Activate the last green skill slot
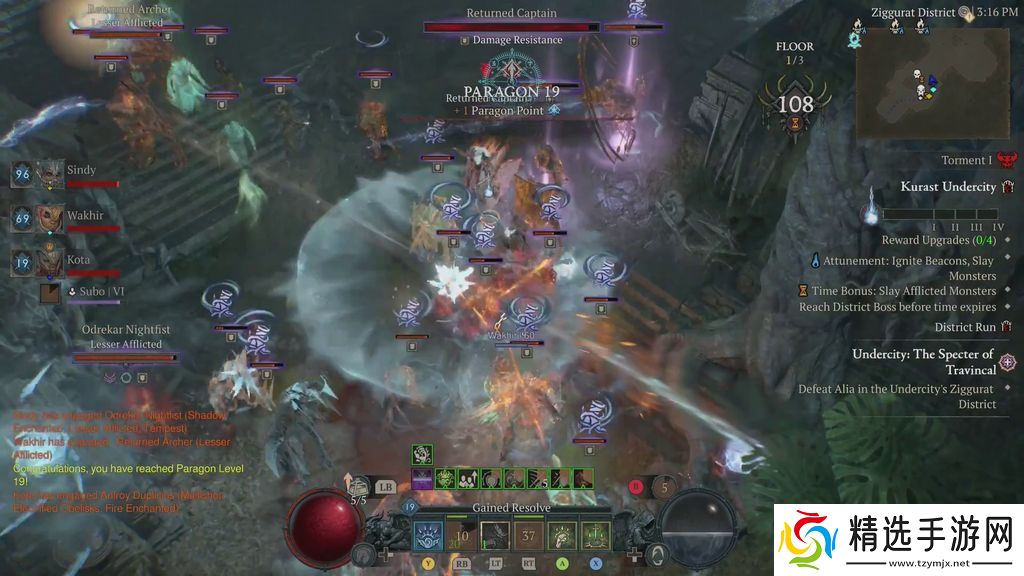 595,536
